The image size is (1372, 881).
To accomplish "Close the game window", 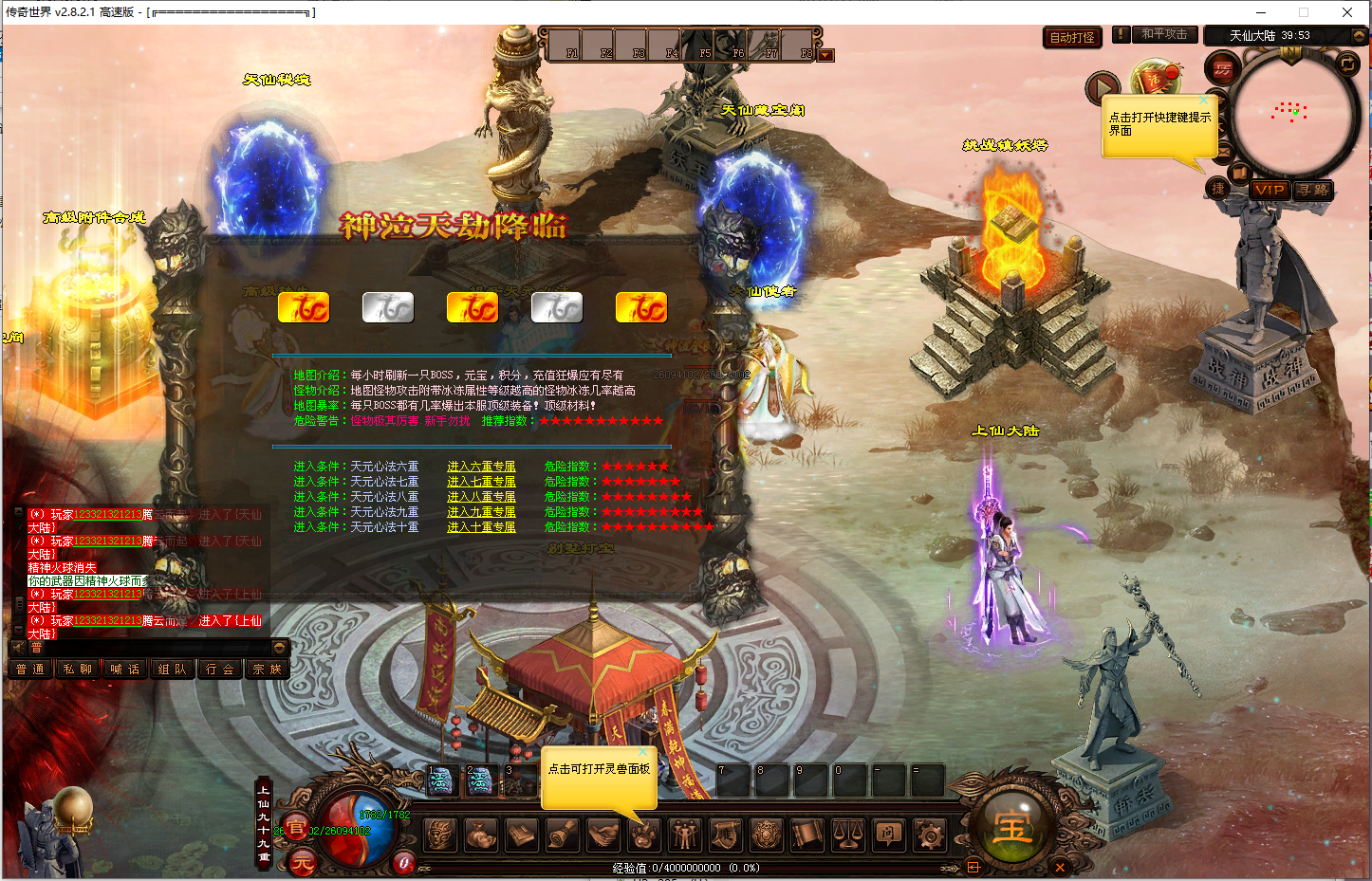I will coord(1346,12).
